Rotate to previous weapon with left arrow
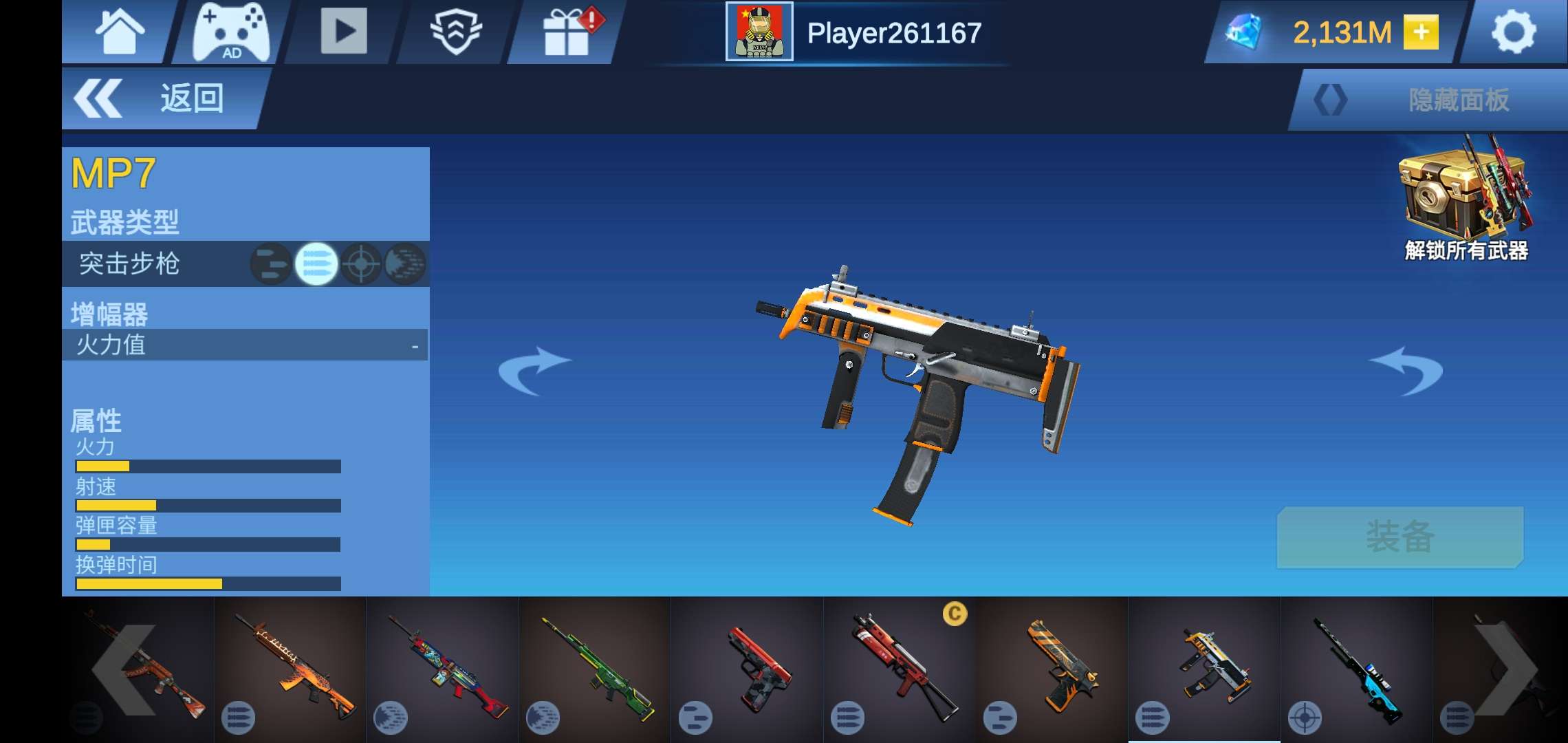The width and height of the screenshot is (1568, 743). [534, 371]
